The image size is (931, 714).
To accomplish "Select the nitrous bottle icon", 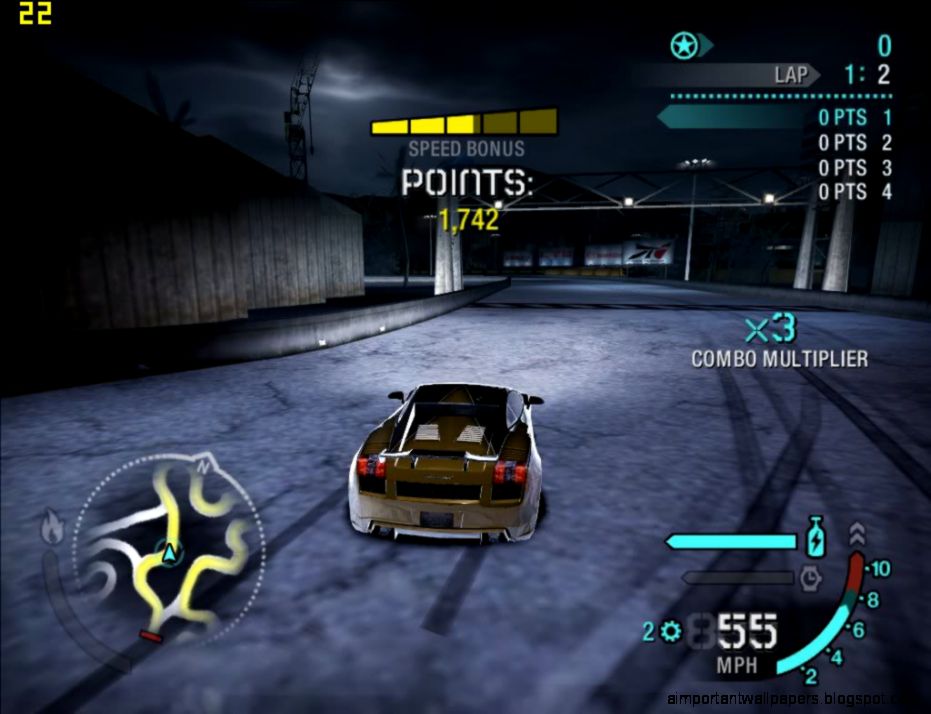I will coord(816,538).
